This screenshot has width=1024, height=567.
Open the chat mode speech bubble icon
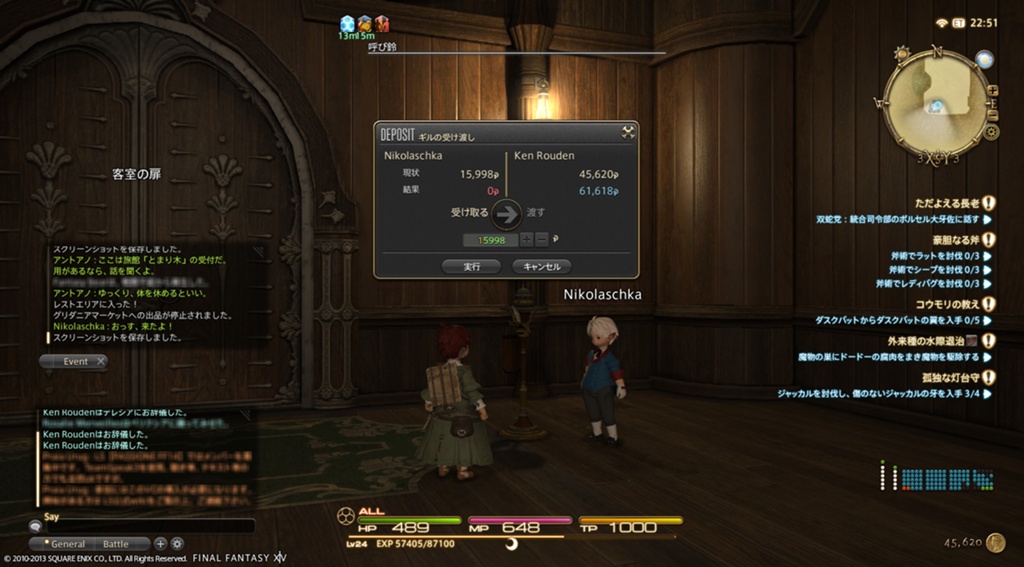[x=35, y=526]
